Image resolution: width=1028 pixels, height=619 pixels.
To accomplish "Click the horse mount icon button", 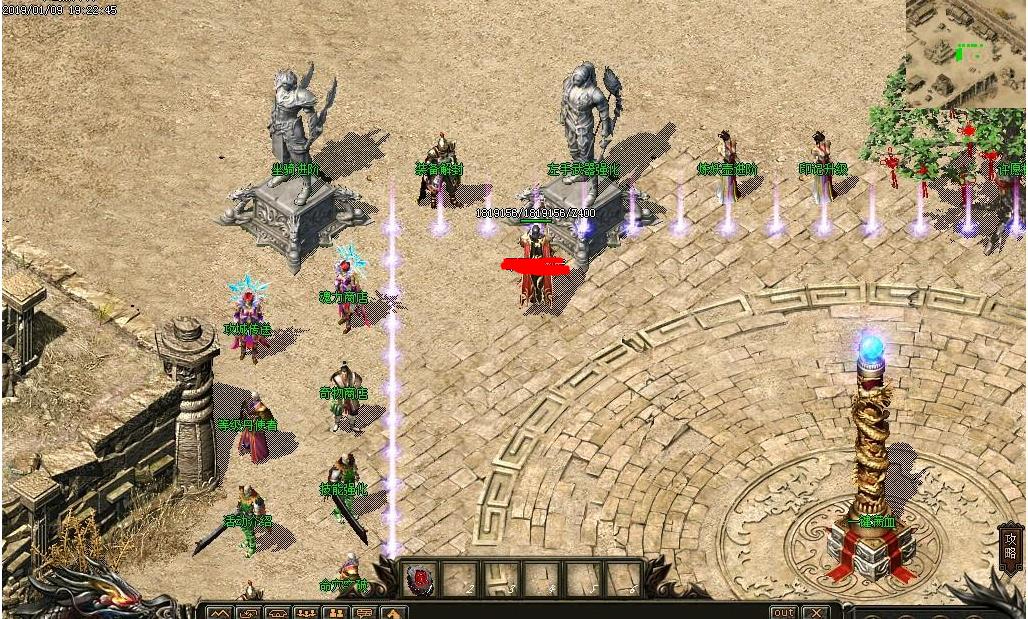I will [393, 612].
